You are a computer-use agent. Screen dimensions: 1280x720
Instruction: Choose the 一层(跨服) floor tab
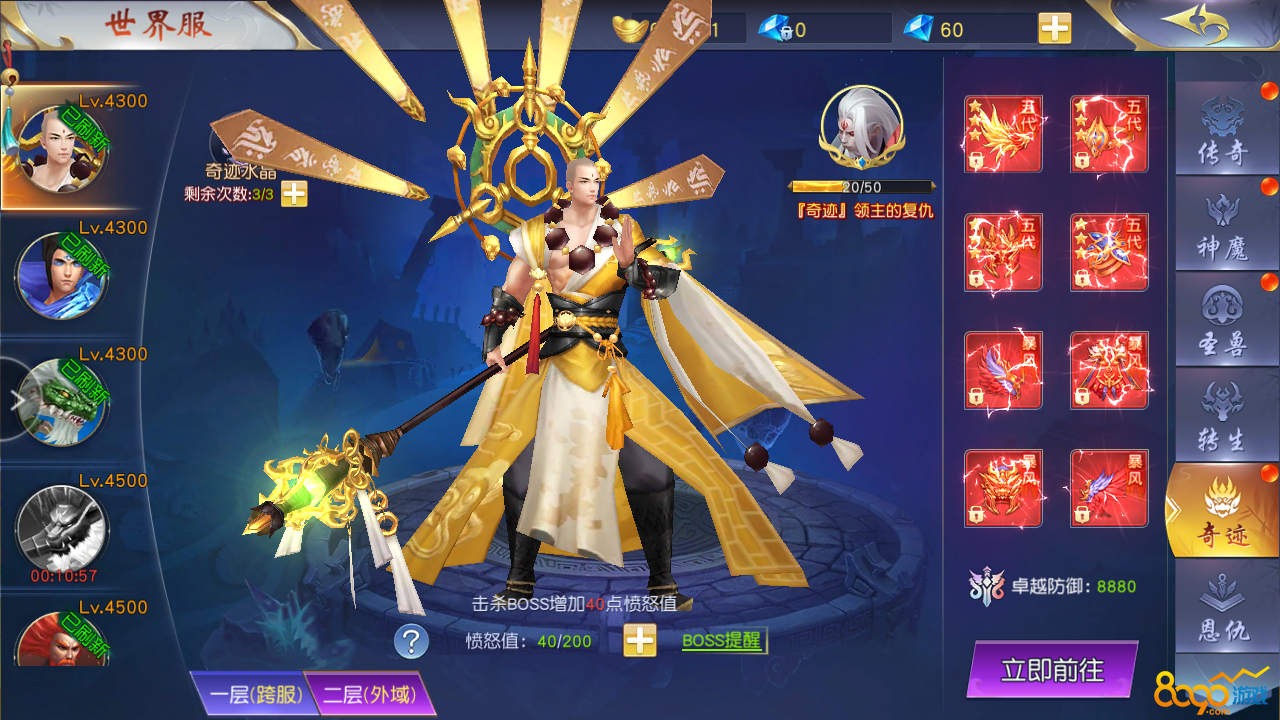pos(250,694)
